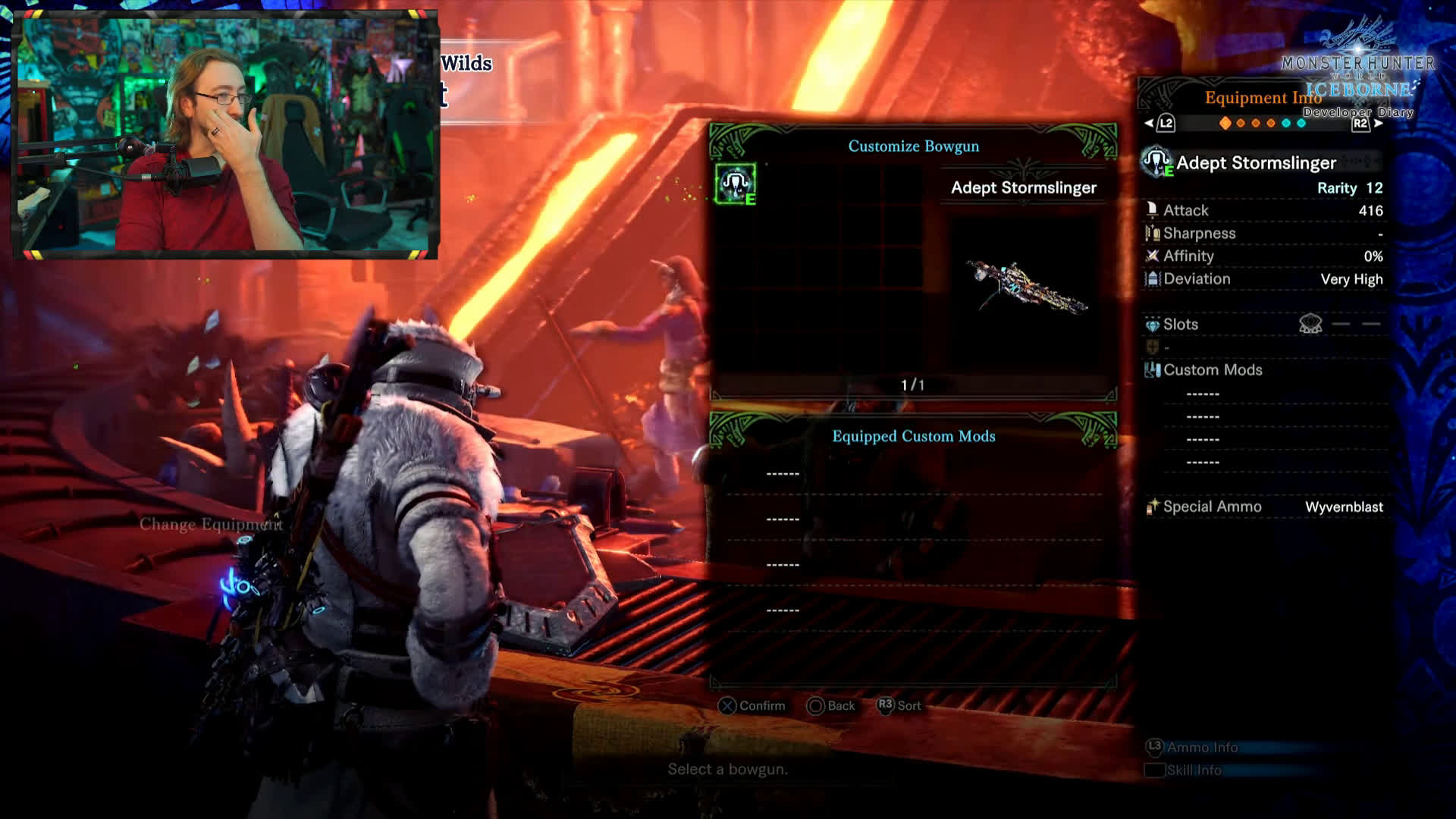Open Ammo Info panel
Viewport: 1456px width, 819px height.
click(1192, 748)
